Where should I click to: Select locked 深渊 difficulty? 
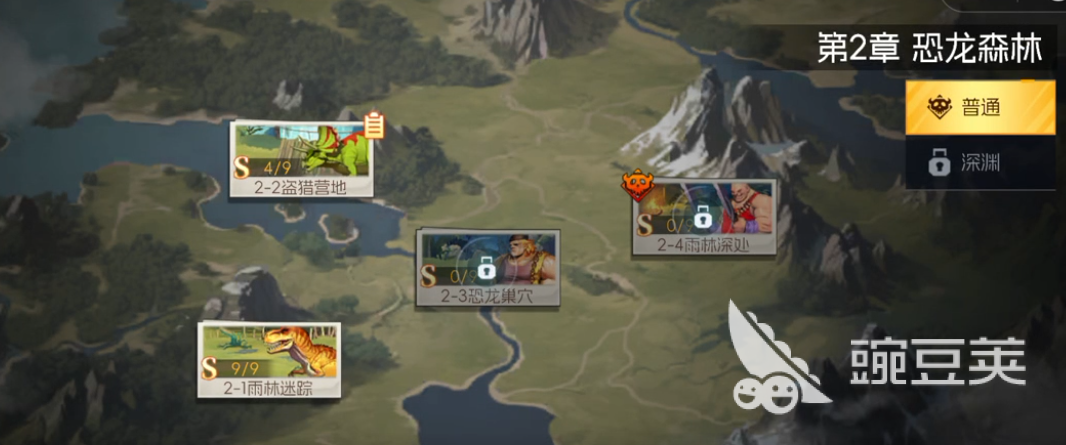tap(979, 162)
